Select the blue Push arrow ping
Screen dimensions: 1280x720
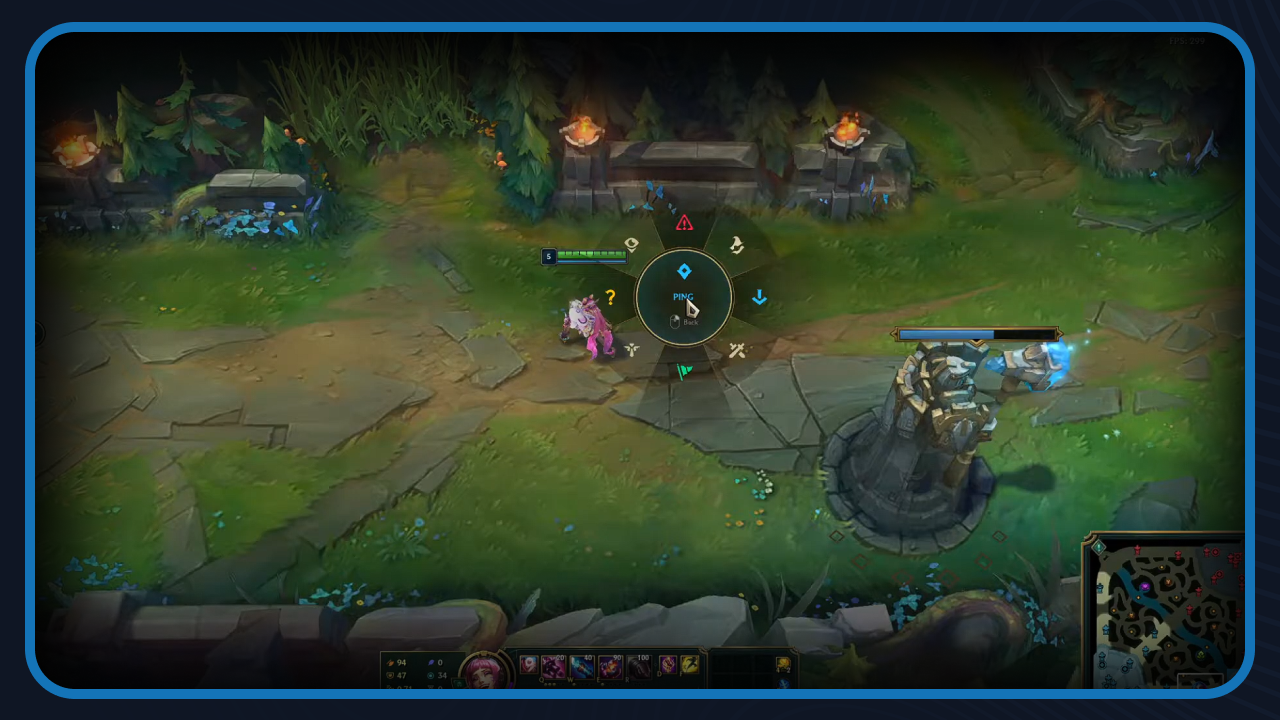click(x=759, y=297)
